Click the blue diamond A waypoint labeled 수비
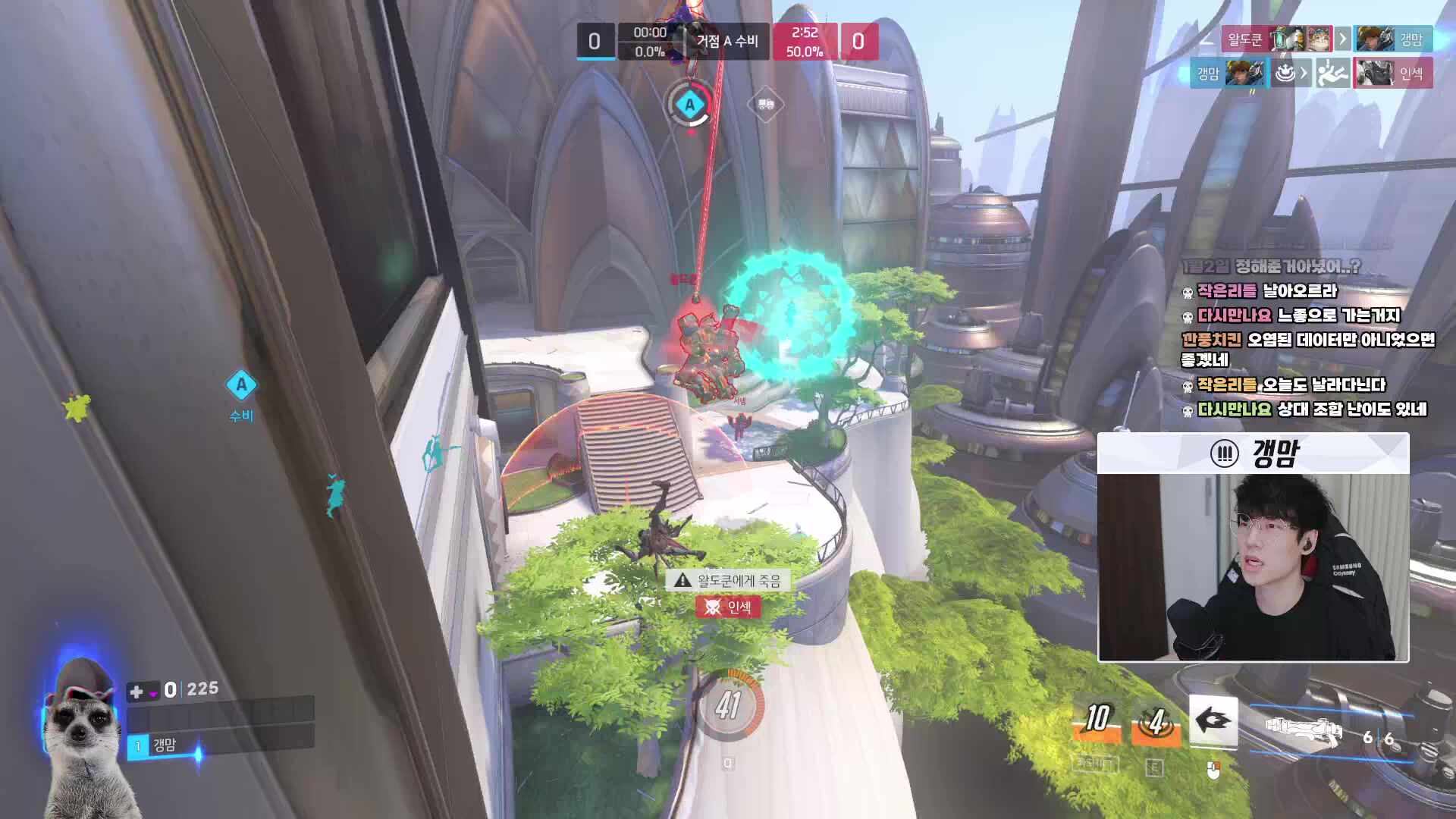The image size is (1456, 819). click(x=241, y=385)
